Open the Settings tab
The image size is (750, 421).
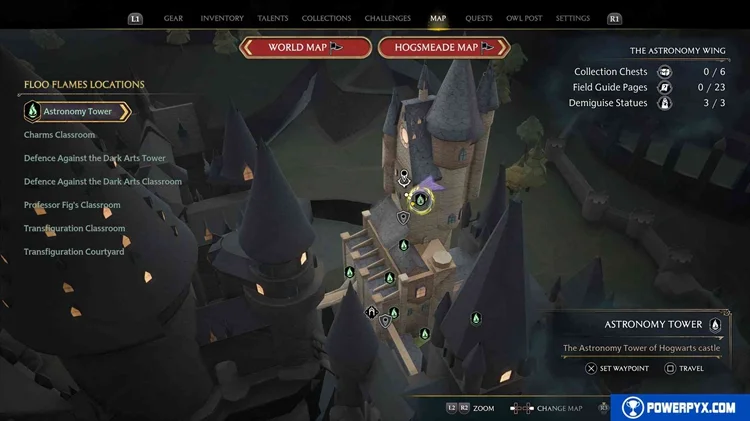point(573,18)
